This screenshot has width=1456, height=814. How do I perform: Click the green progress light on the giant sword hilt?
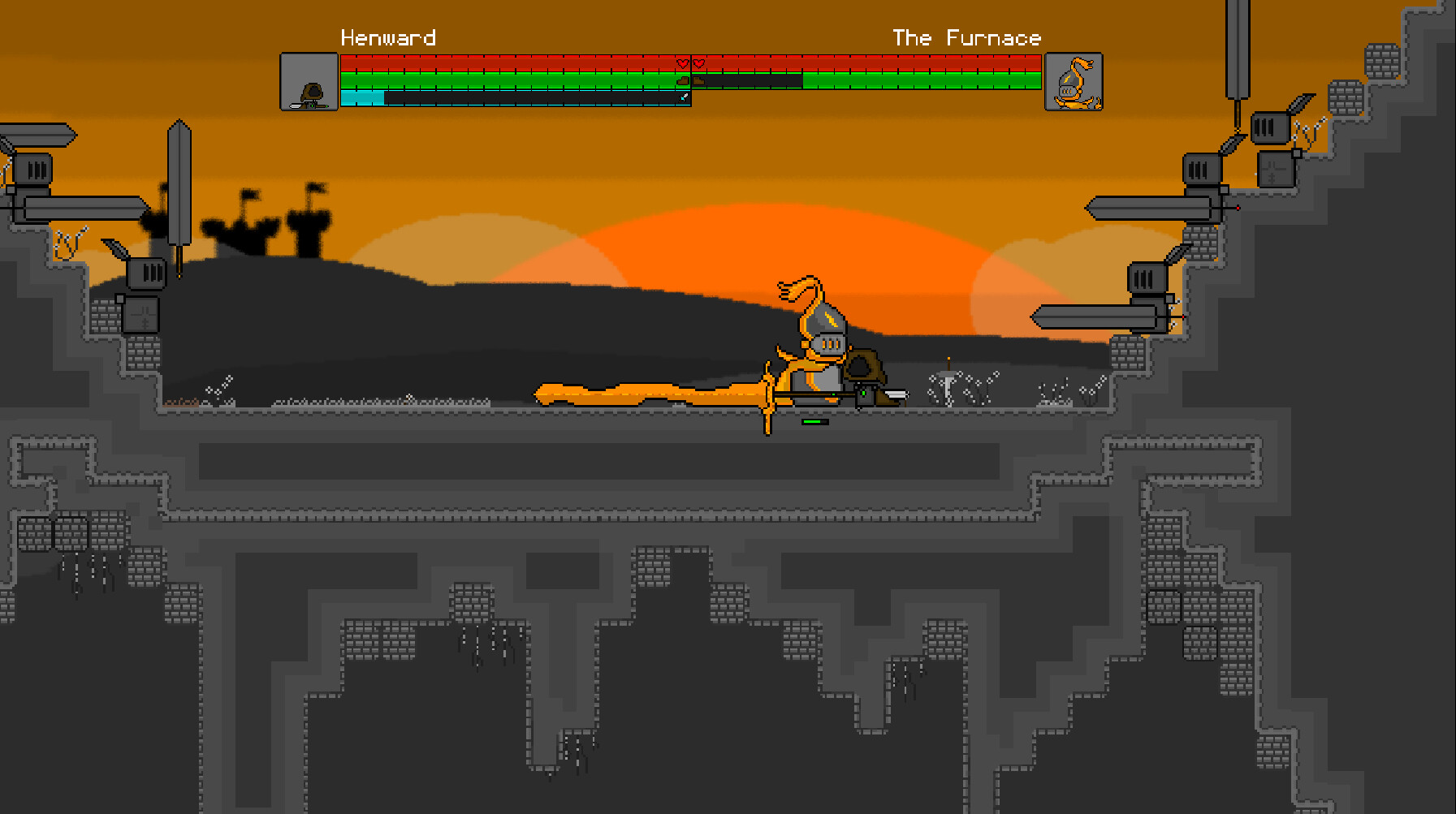pyautogui.click(x=834, y=394)
